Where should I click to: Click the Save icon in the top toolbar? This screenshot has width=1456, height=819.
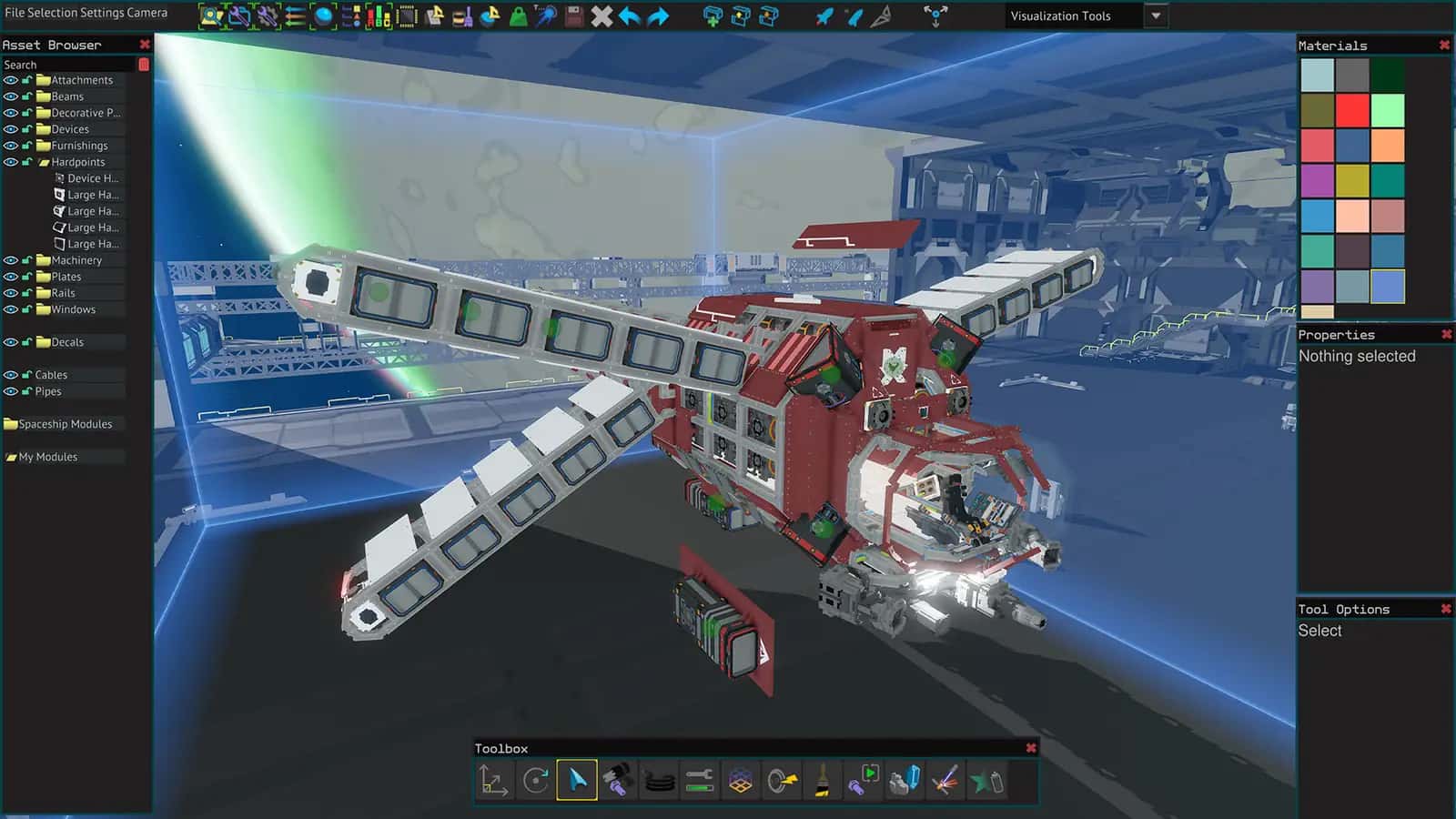[572, 15]
